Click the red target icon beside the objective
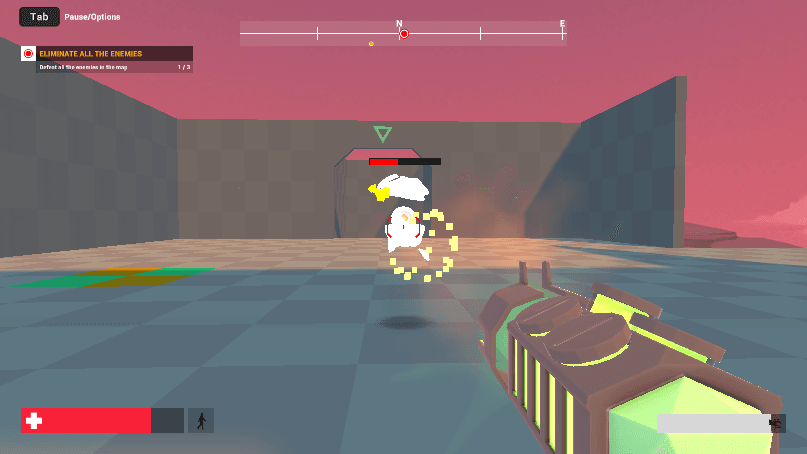The height and width of the screenshot is (454, 807). click(x=28, y=53)
